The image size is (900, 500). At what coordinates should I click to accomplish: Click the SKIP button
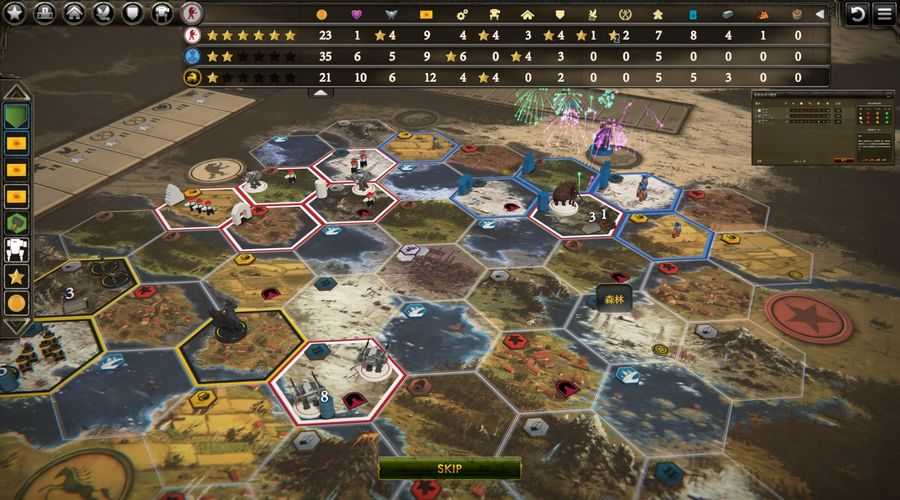click(x=449, y=468)
